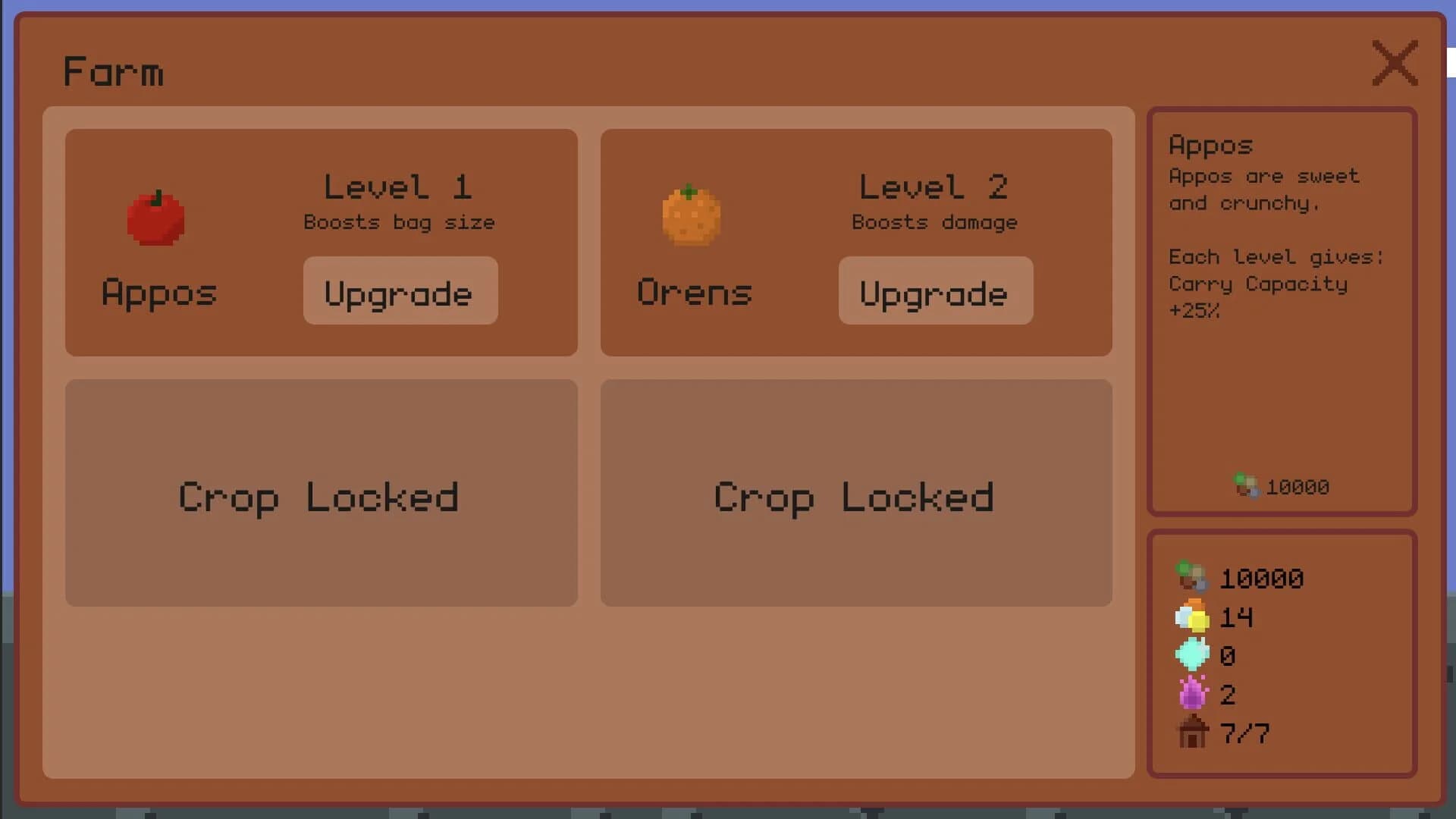
Task: Click the resource cluster icon beside 10000
Action: coord(1192,578)
